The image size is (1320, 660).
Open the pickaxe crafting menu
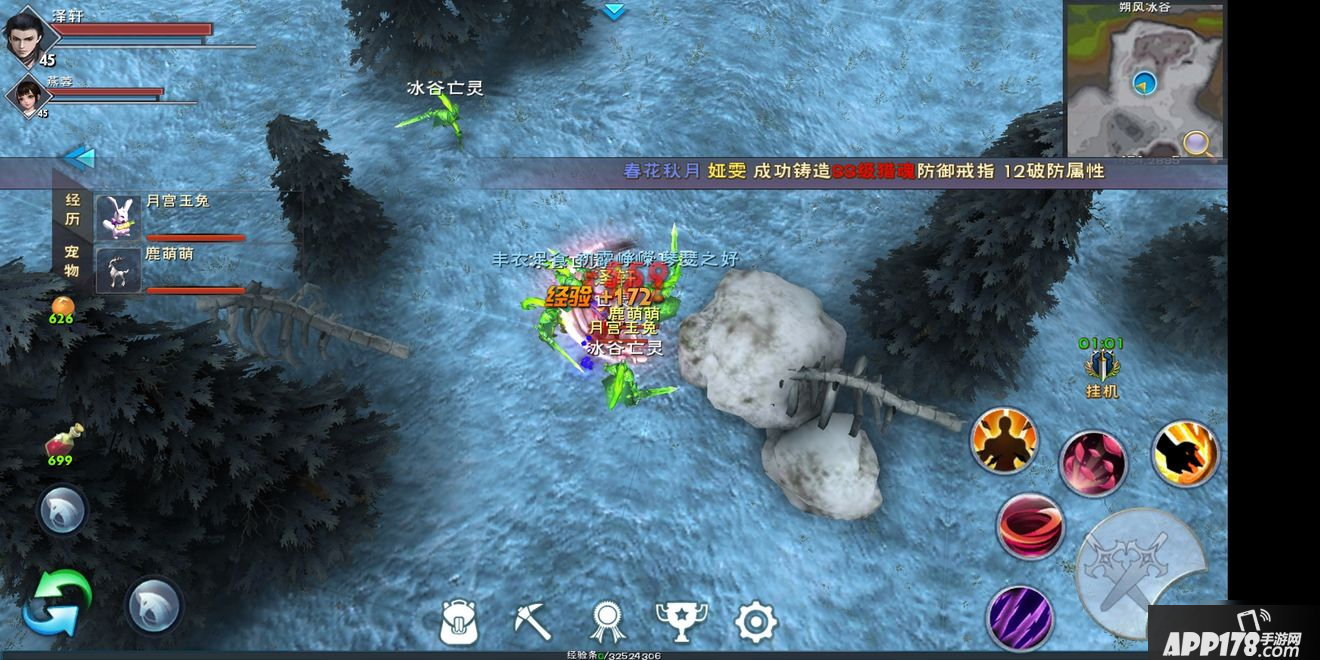[532, 622]
